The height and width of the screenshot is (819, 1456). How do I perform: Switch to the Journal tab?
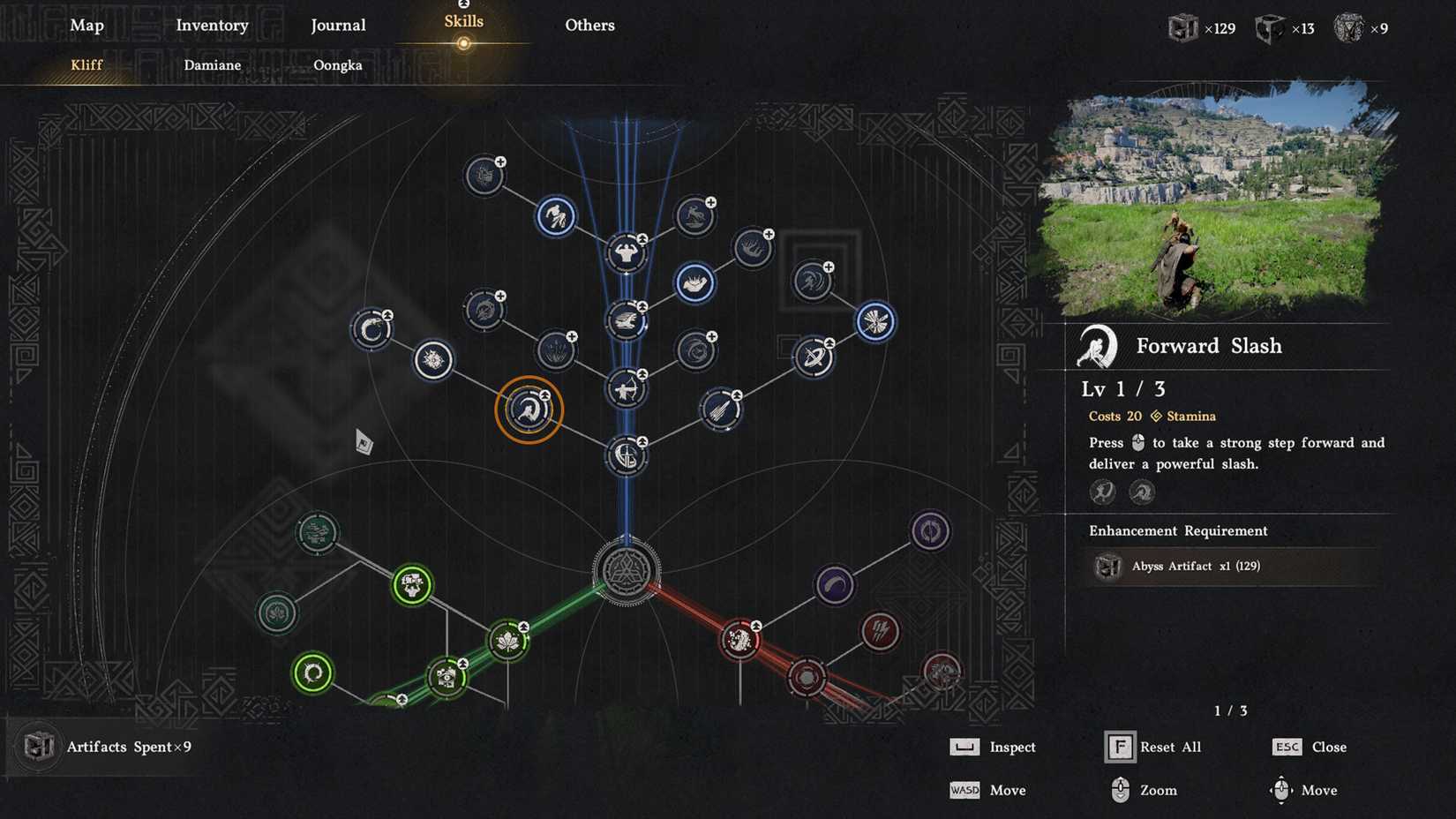coord(338,26)
